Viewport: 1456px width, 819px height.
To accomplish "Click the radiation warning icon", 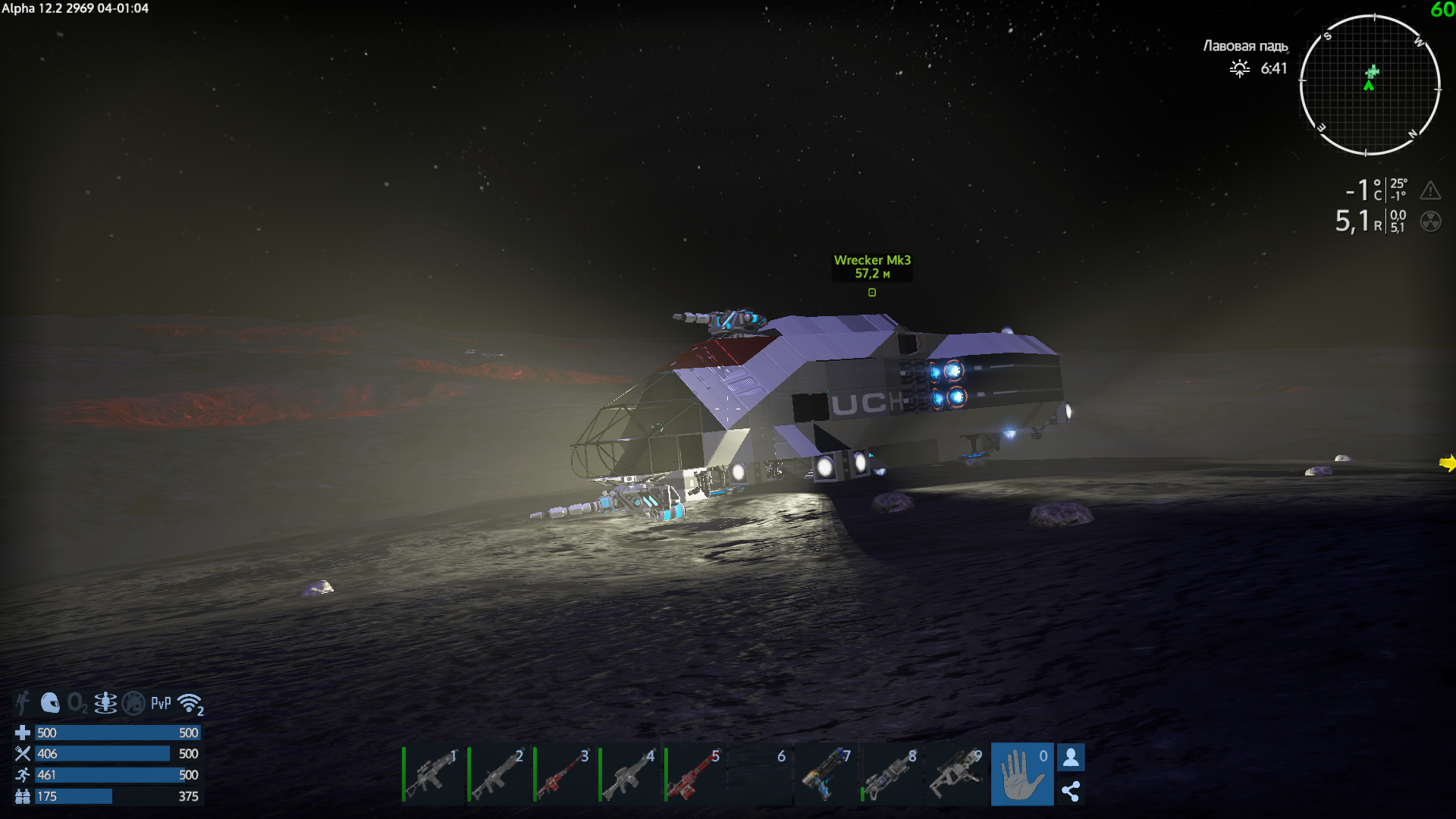I will click(x=1430, y=221).
